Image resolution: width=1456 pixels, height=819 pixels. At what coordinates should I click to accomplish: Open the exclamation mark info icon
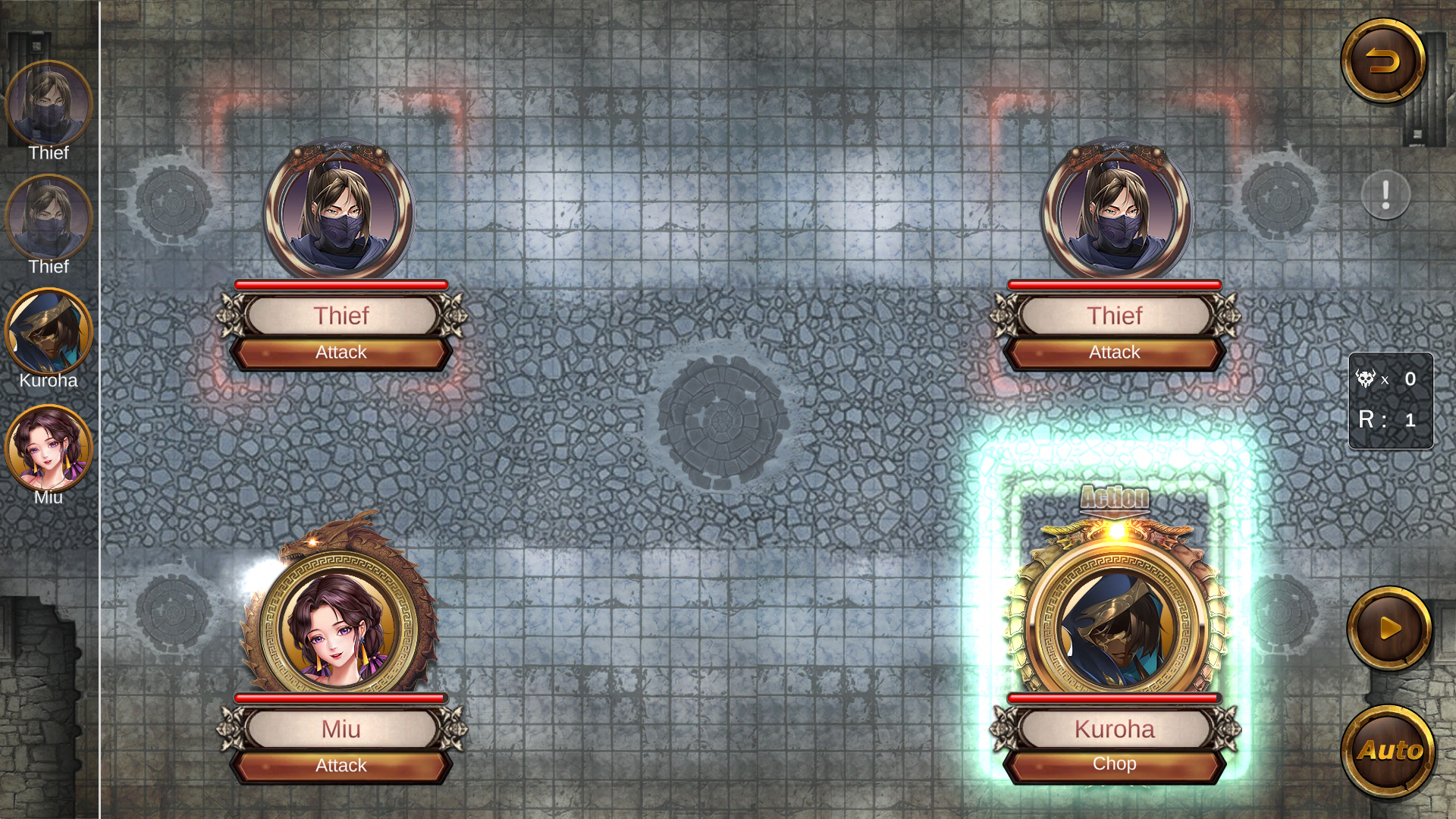[x=1385, y=195]
